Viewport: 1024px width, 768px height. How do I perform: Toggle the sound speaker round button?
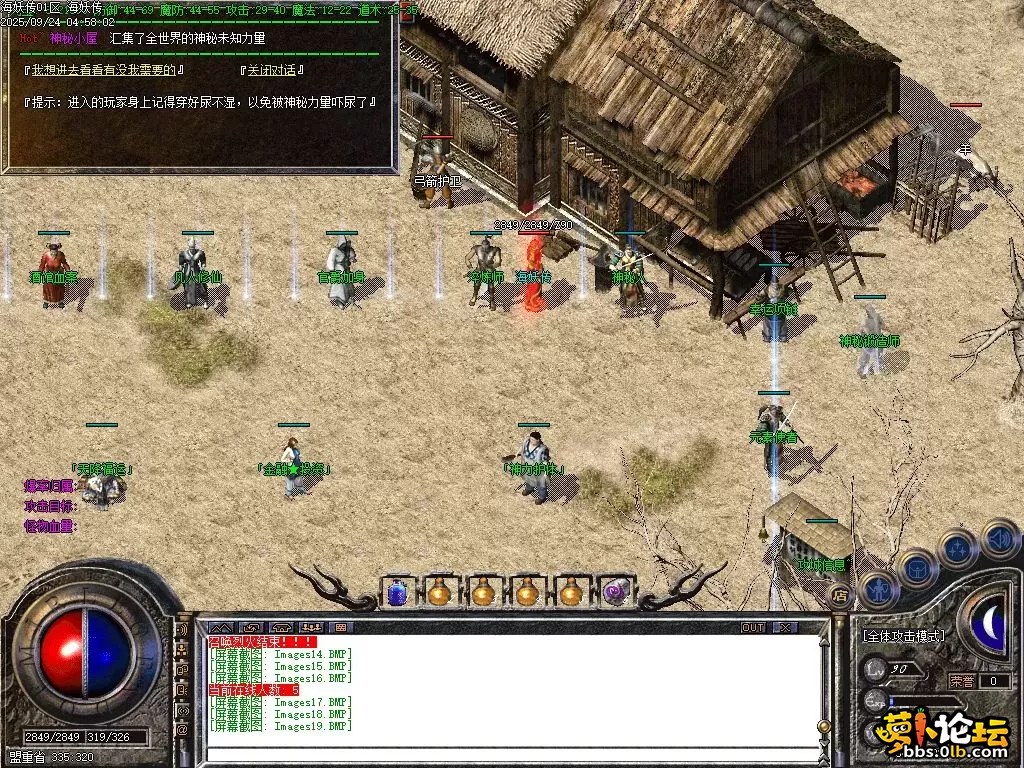point(999,538)
